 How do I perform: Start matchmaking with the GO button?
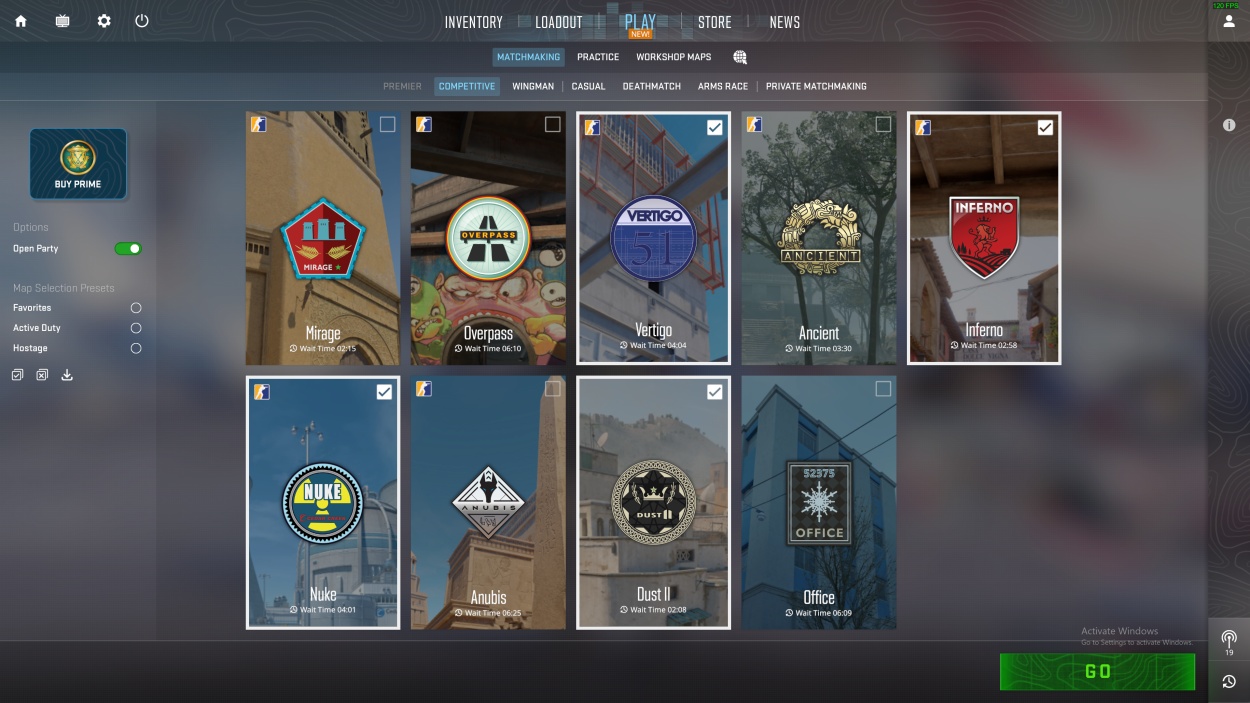1097,672
